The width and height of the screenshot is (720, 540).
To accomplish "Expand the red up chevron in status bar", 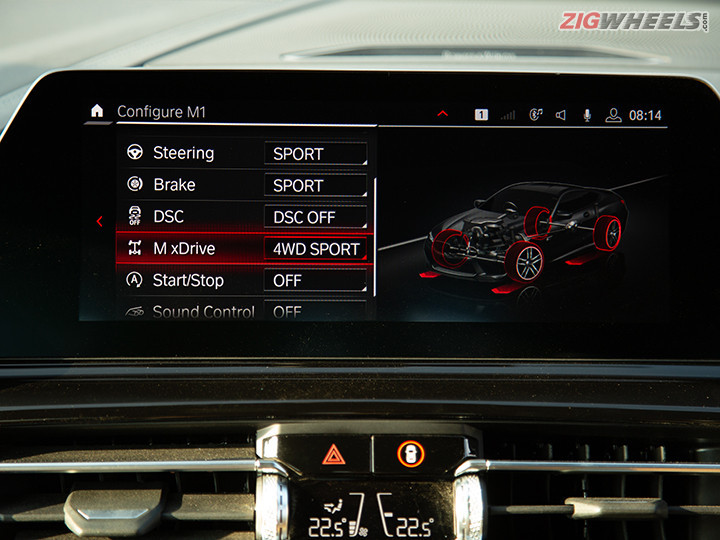I will [x=443, y=114].
